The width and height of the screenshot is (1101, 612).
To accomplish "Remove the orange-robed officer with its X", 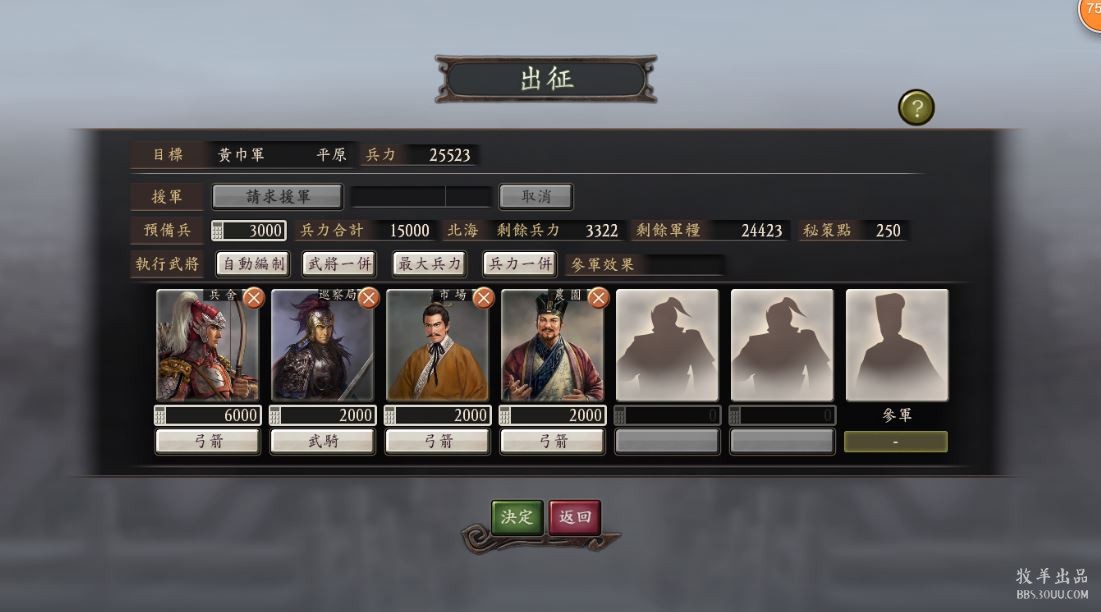I will click(x=484, y=297).
